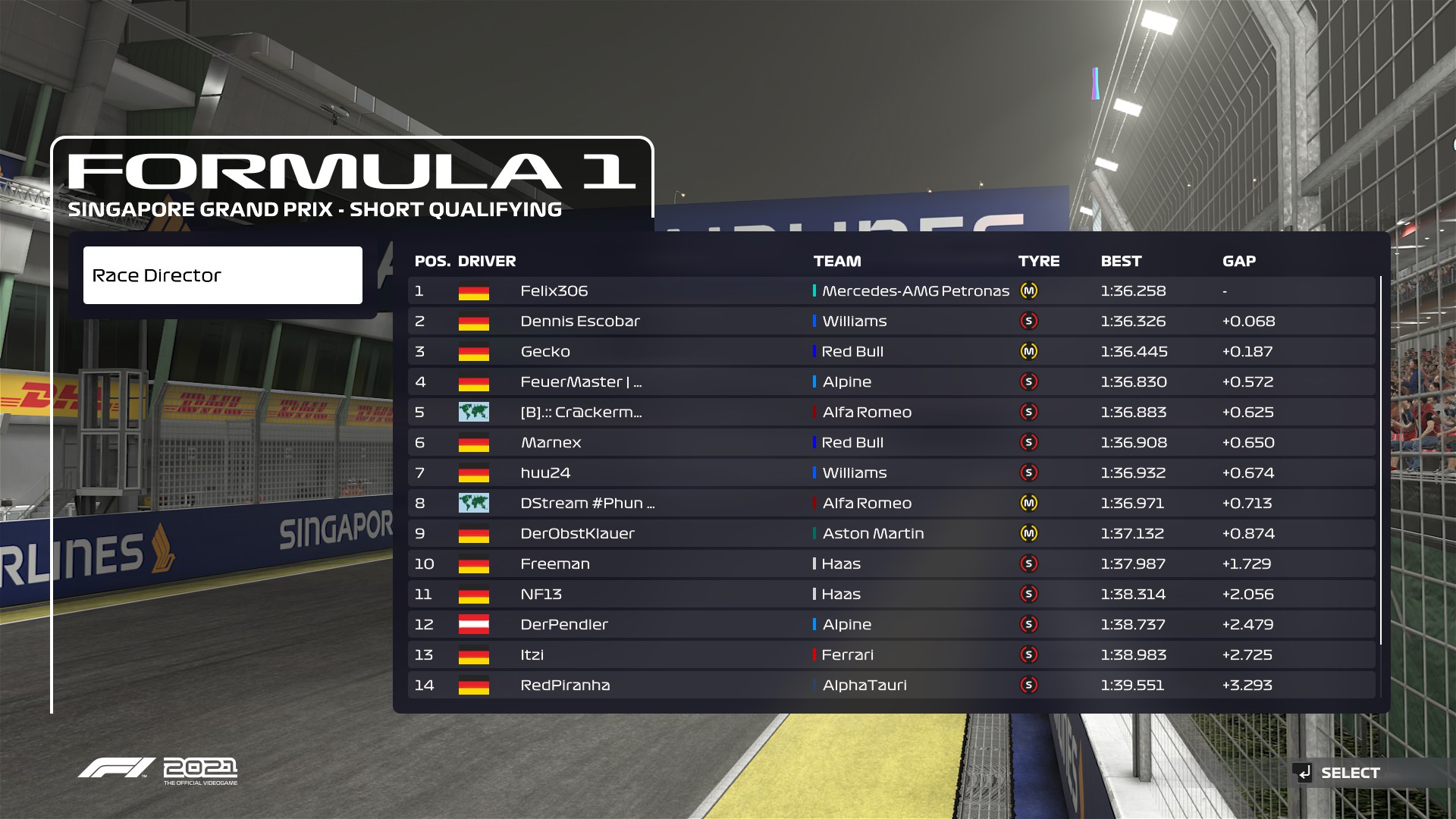The height and width of the screenshot is (819, 1456).
Task: Select Itzi's Ferrari result row
Action: pyautogui.click(x=891, y=655)
